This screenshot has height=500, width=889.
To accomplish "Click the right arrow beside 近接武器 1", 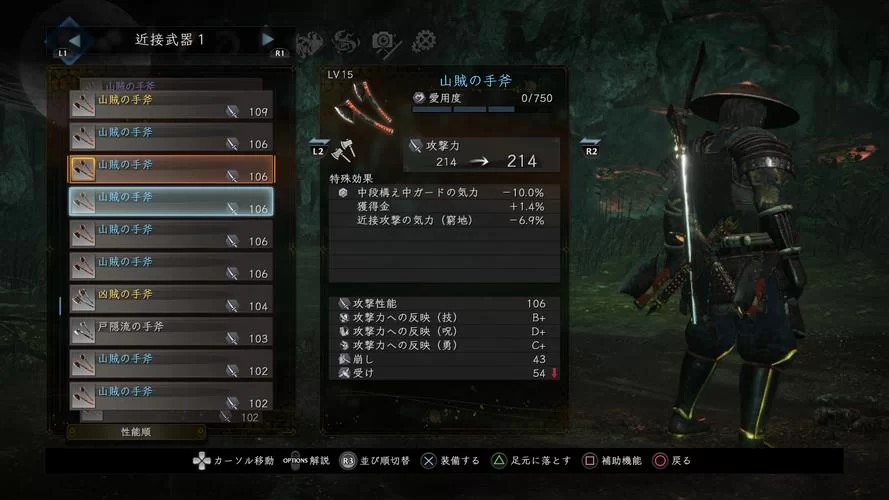I will click(x=268, y=40).
